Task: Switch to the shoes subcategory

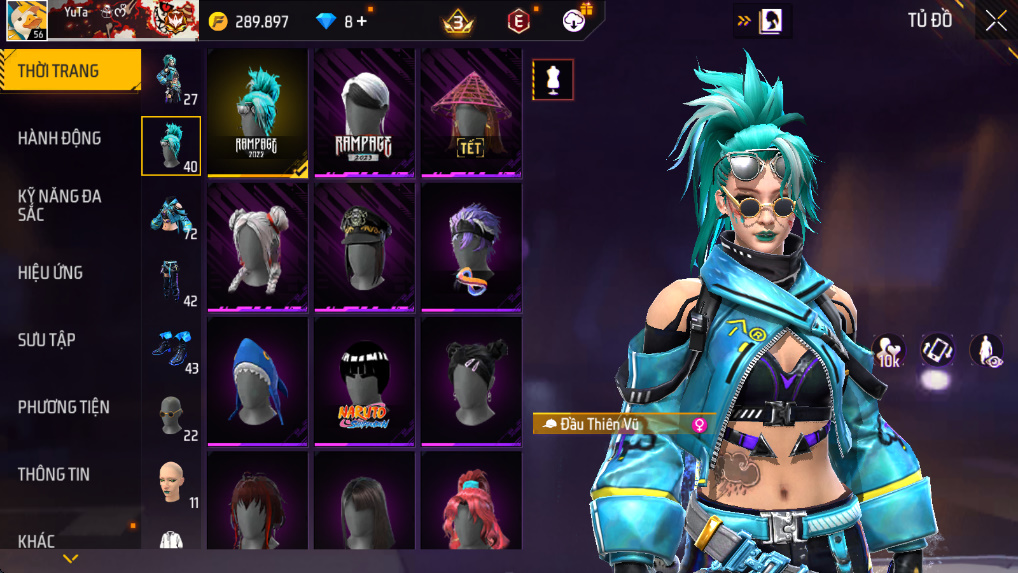Action: (171, 348)
